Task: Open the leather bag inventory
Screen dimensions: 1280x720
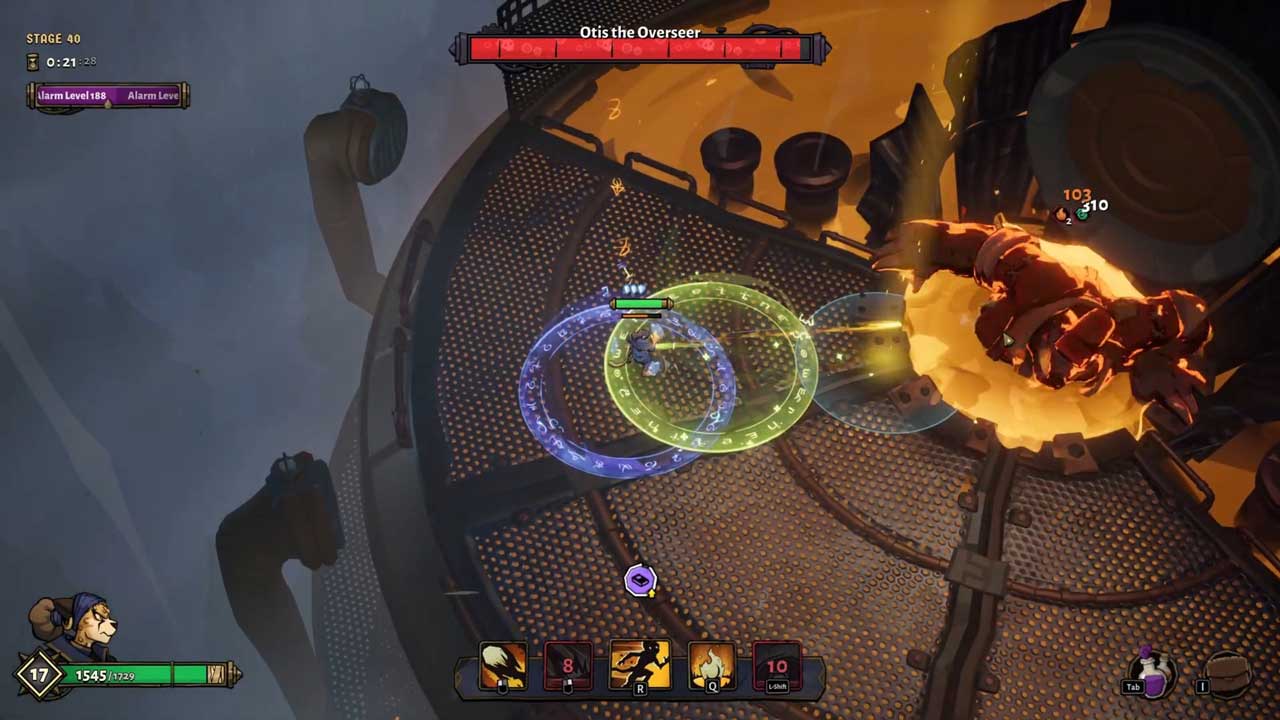Action: pos(1225,673)
